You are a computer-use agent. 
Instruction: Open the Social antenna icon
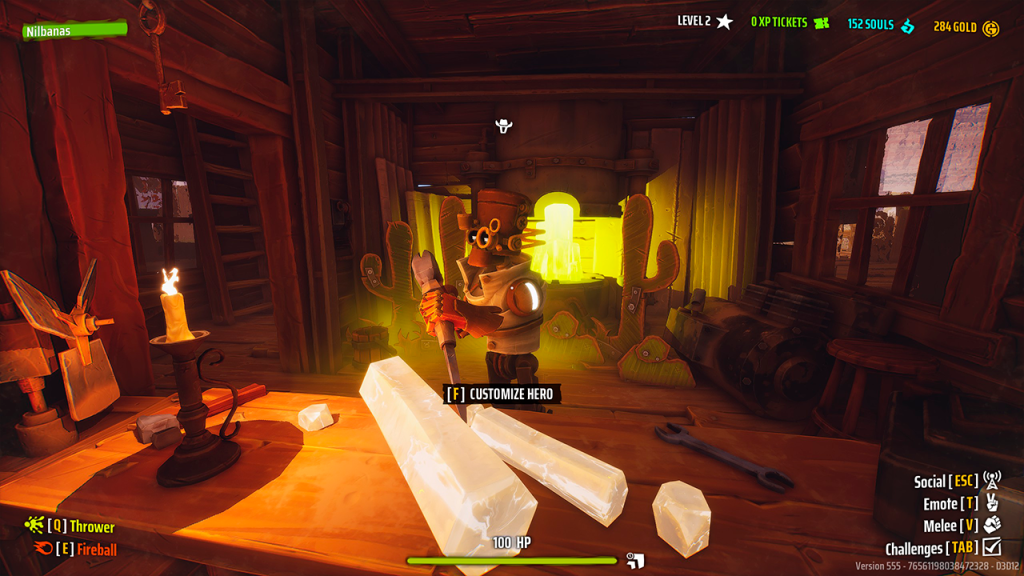pos(991,481)
